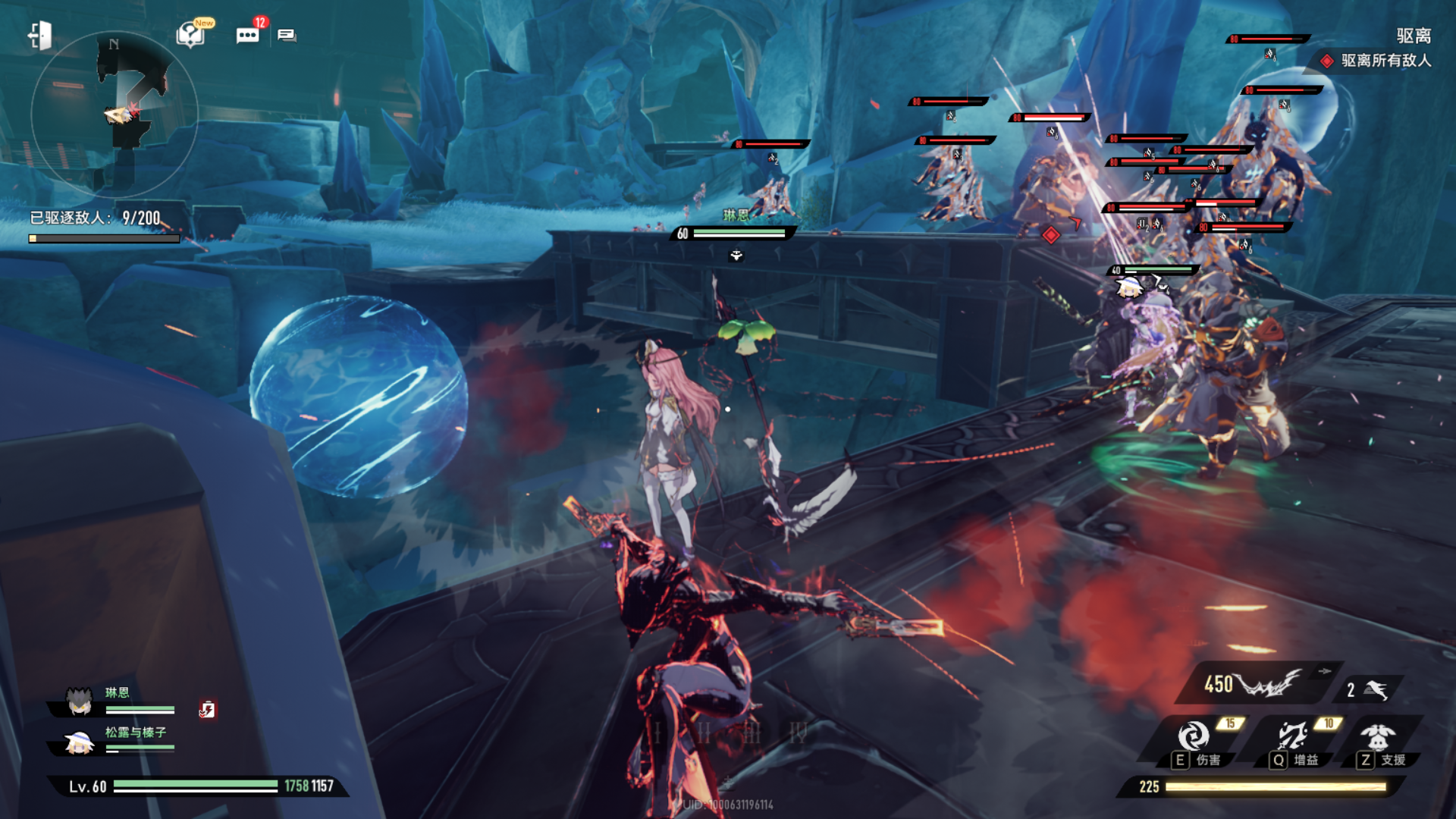Switch weapon using the arrow toggle

click(1324, 671)
